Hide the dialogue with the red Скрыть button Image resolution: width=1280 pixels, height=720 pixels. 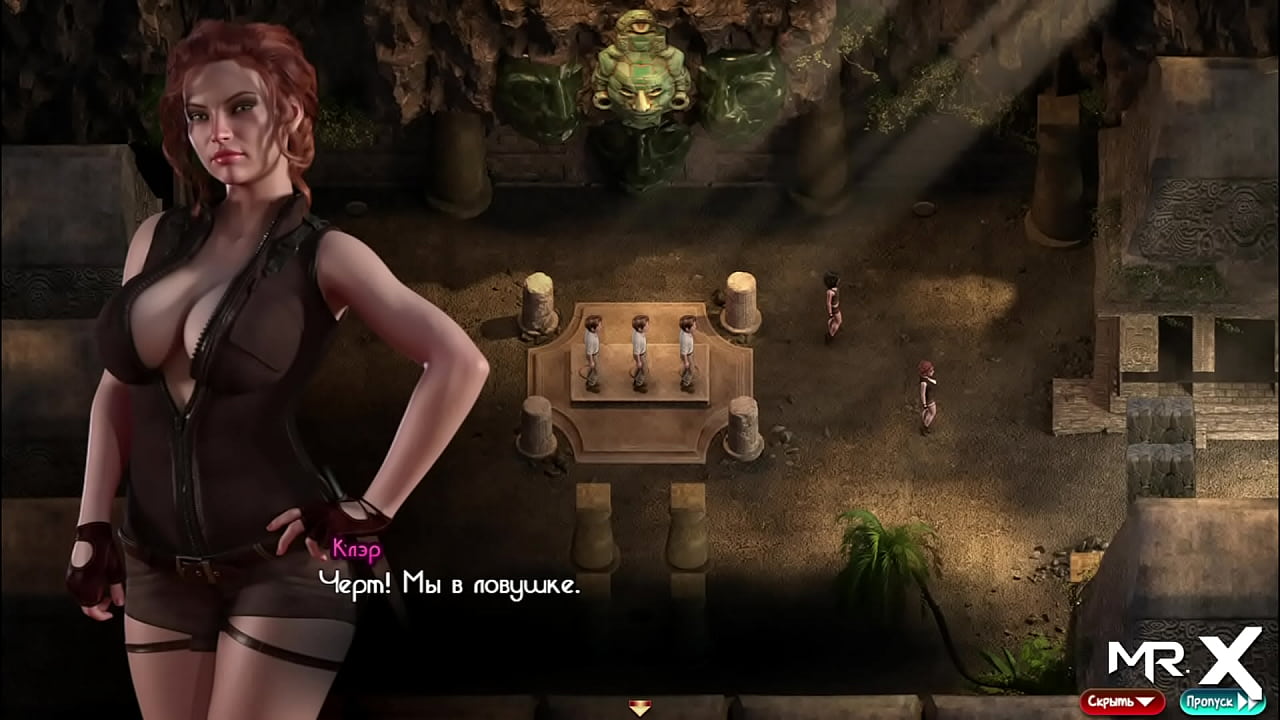[x=1121, y=701]
